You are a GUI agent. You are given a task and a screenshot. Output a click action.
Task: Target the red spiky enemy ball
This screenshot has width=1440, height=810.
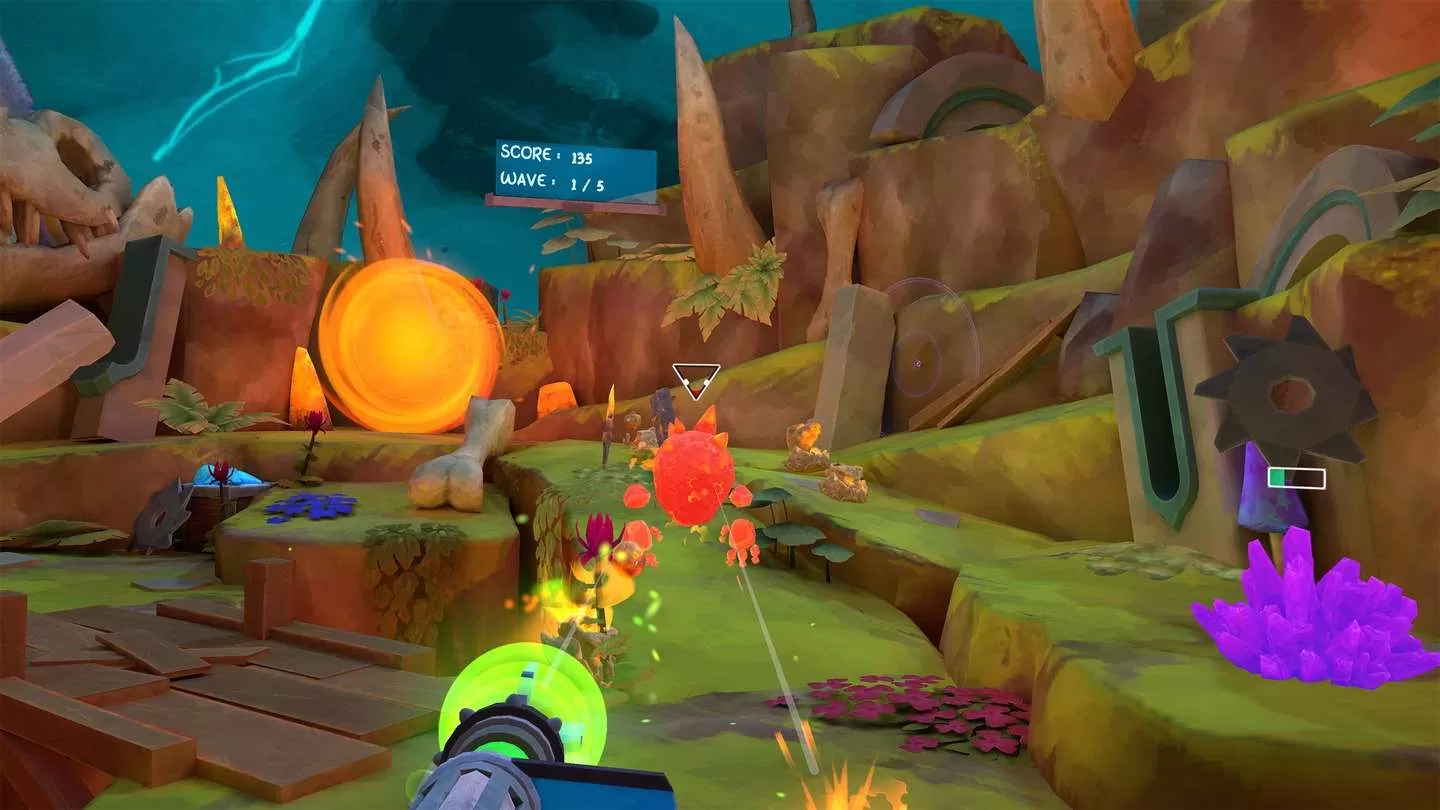(x=692, y=475)
